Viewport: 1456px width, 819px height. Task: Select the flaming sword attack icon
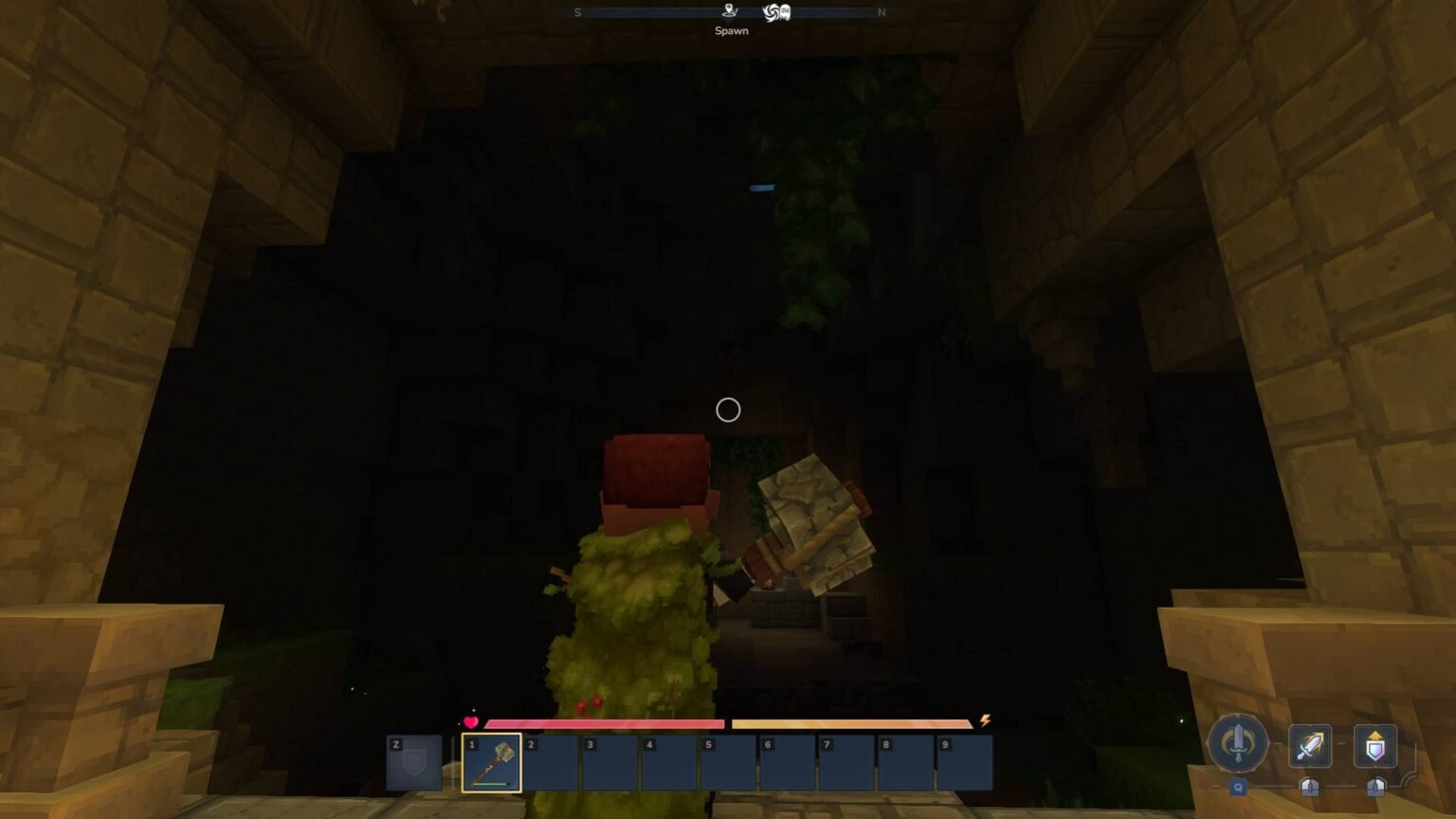tap(1311, 746)
